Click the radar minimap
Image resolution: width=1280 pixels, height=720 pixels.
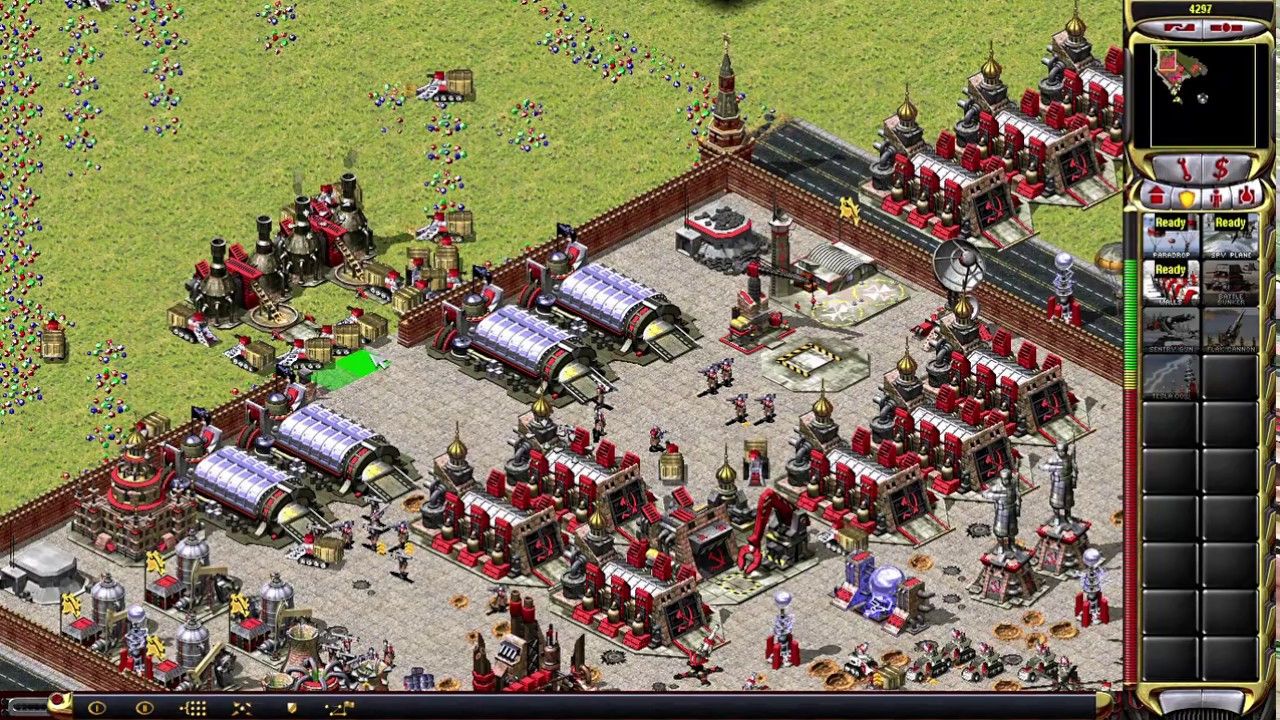[x=1201, y=96]
